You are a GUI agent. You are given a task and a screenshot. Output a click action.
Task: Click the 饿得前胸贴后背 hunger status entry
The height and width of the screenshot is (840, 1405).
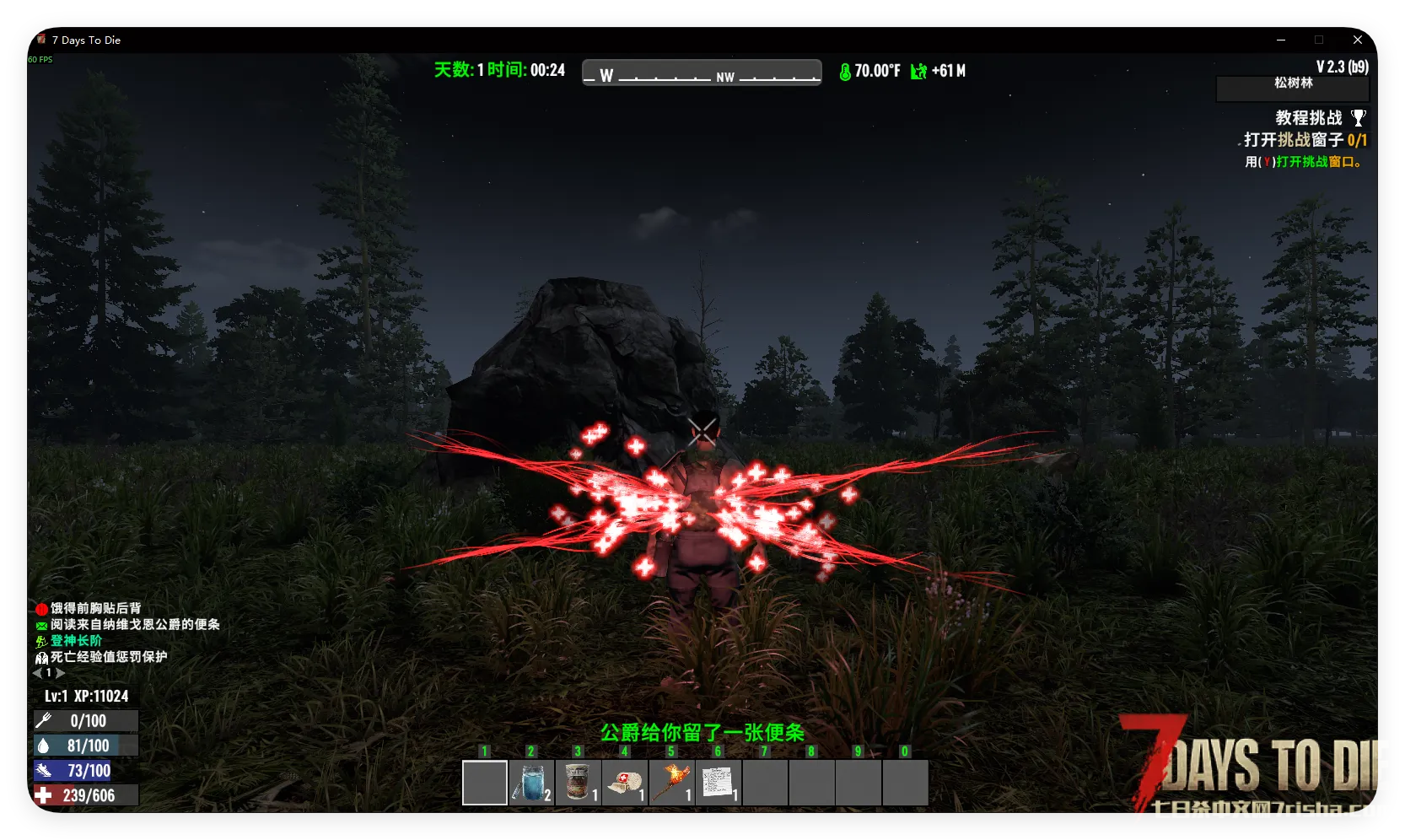94,608
